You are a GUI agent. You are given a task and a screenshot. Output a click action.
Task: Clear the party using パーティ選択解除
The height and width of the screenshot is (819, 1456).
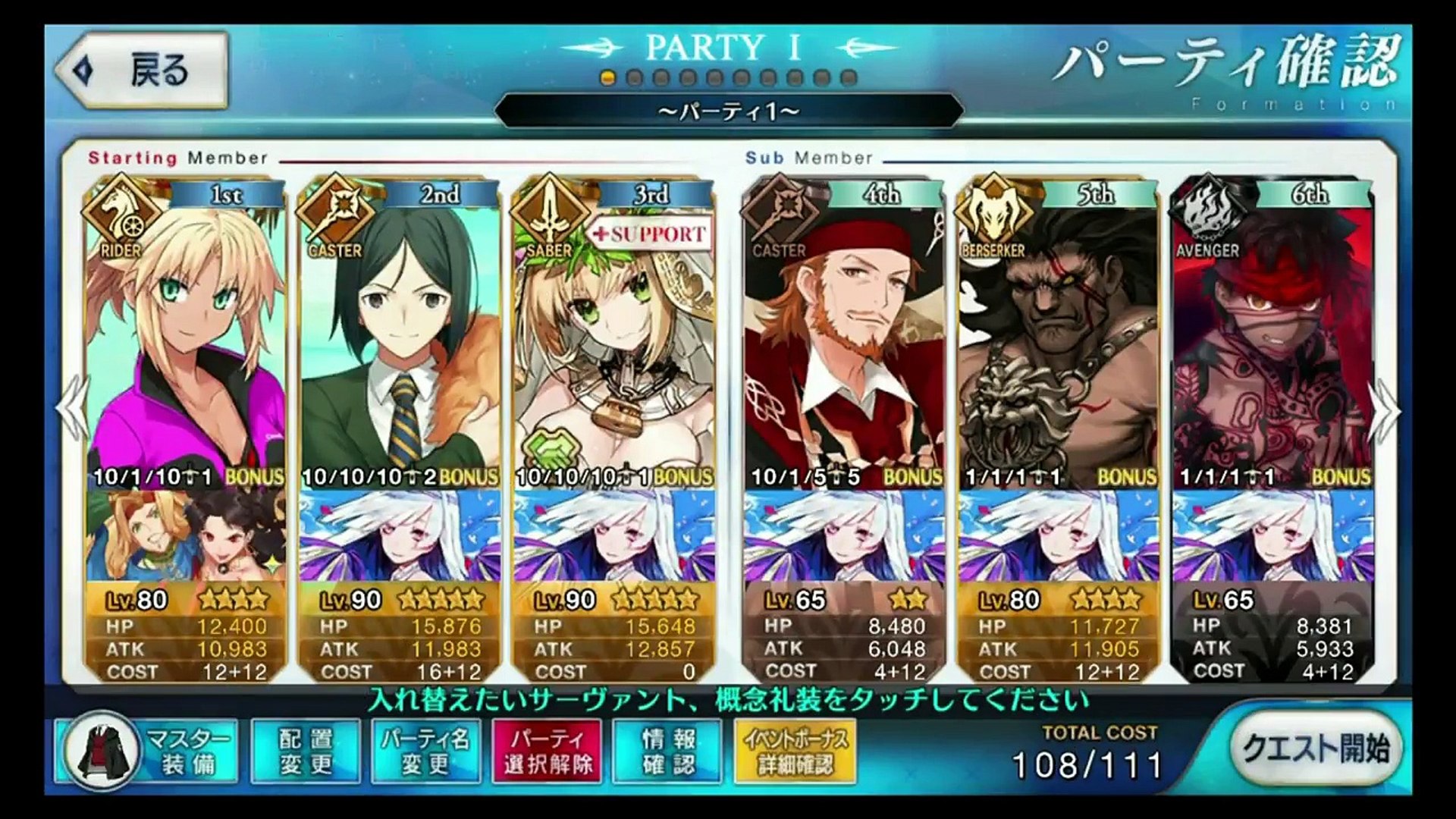pyautogui.click(x=547, y=751)
